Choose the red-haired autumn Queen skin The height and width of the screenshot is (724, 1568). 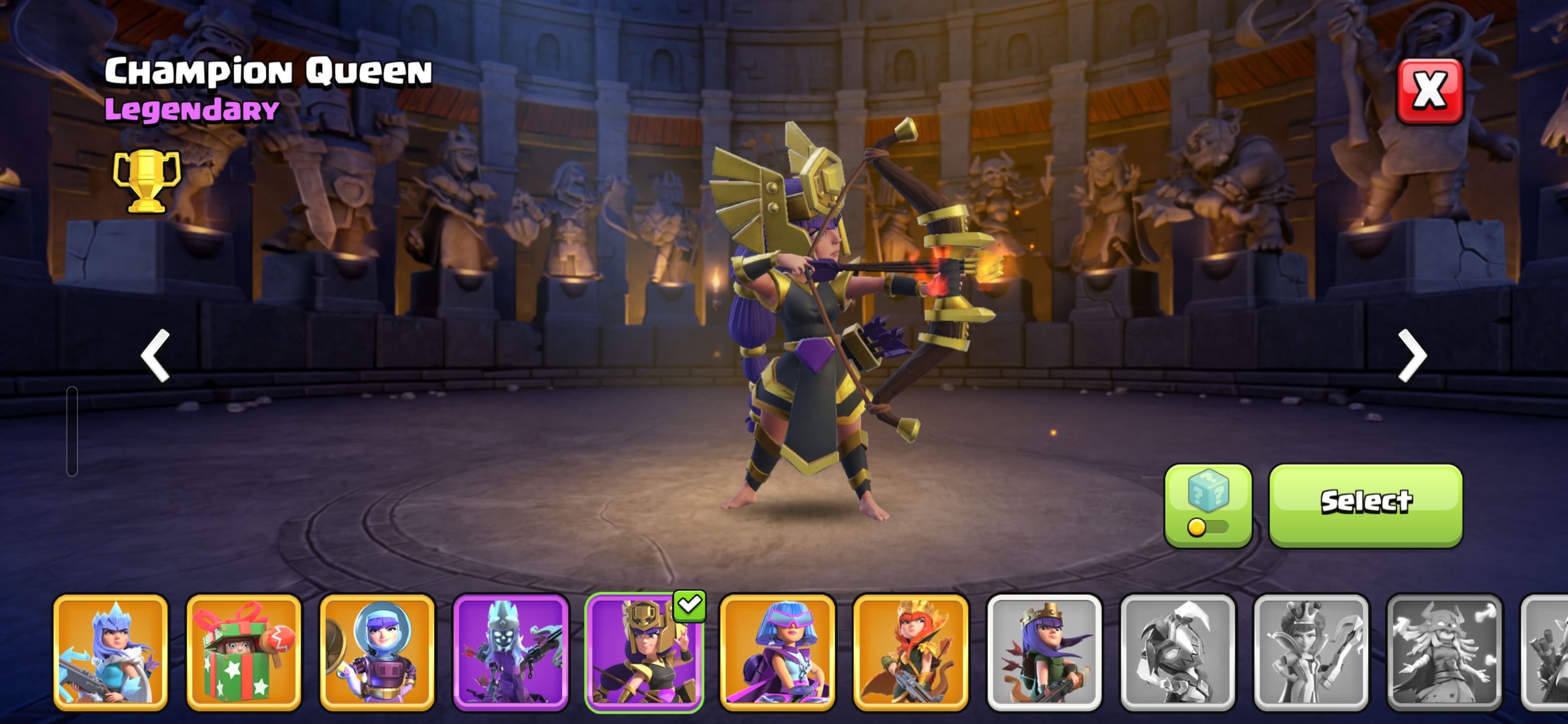tap(911, 652)
